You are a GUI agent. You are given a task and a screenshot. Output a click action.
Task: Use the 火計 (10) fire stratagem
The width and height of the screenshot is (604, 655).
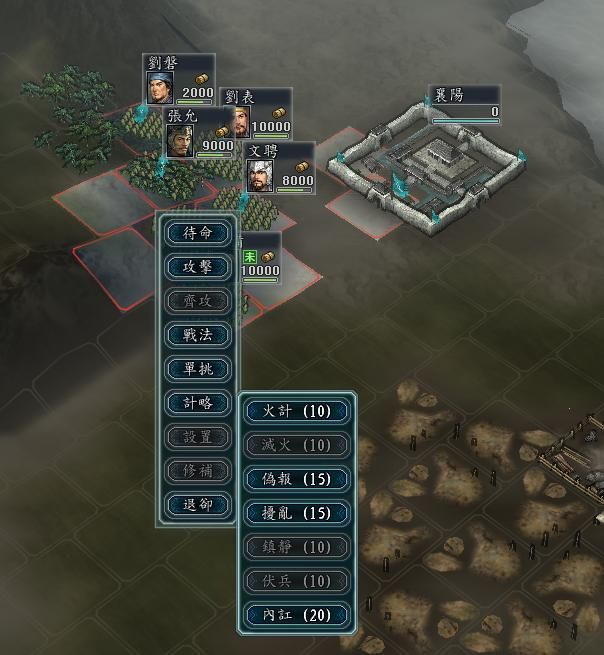pyautogui.click(x=298, y=411)
